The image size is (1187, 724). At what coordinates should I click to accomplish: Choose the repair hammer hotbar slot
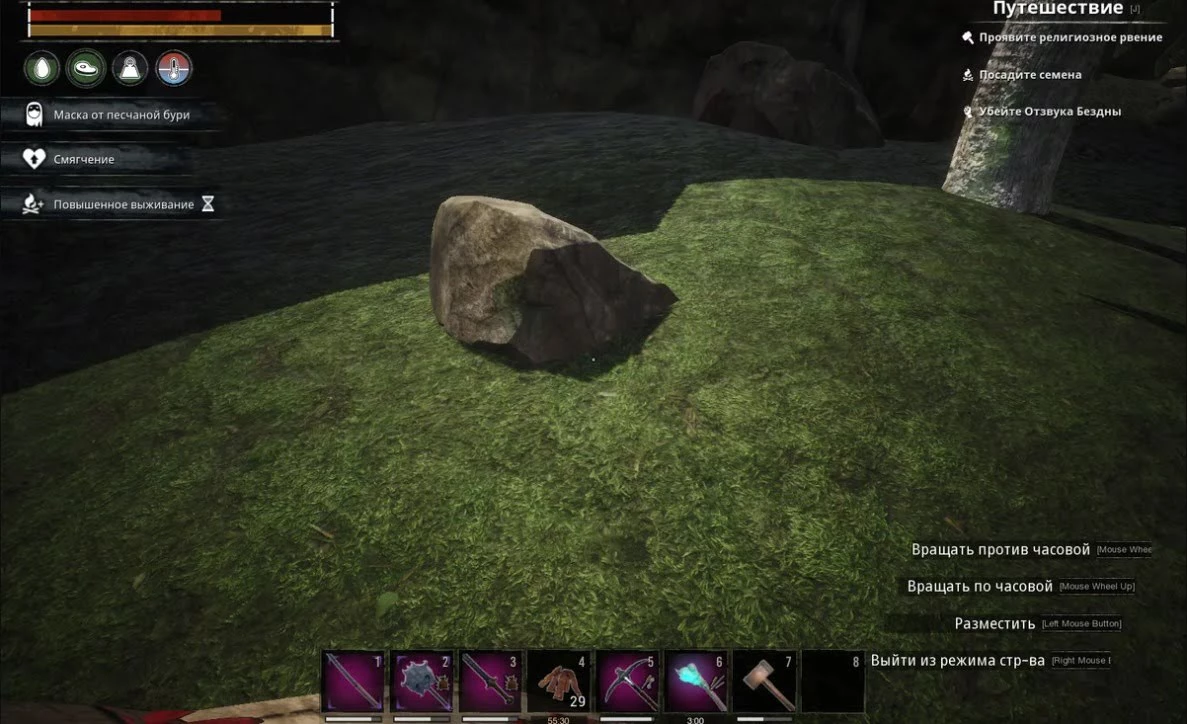764,681
